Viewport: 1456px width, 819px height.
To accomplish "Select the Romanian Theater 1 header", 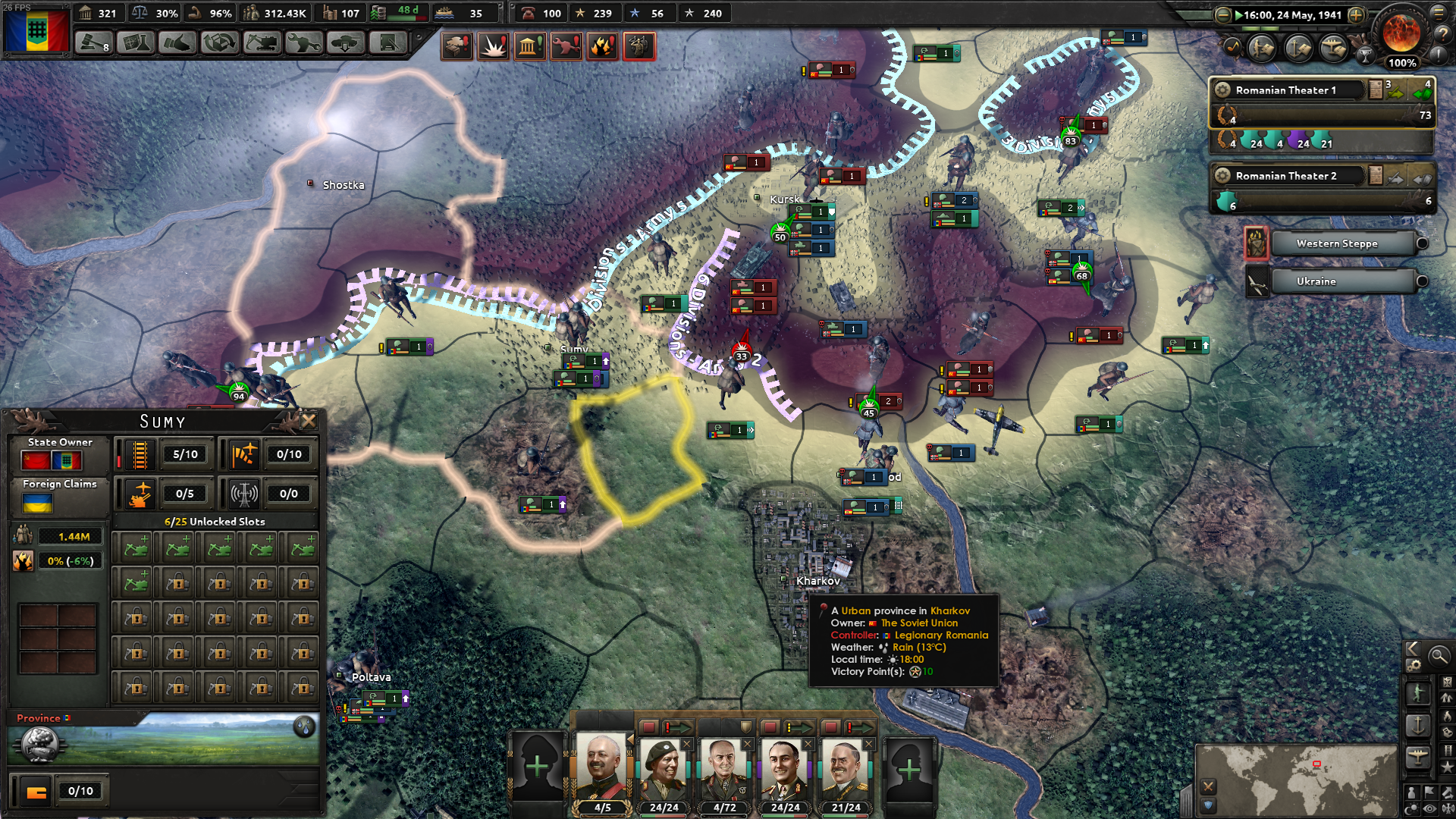I will [1286, 90].
